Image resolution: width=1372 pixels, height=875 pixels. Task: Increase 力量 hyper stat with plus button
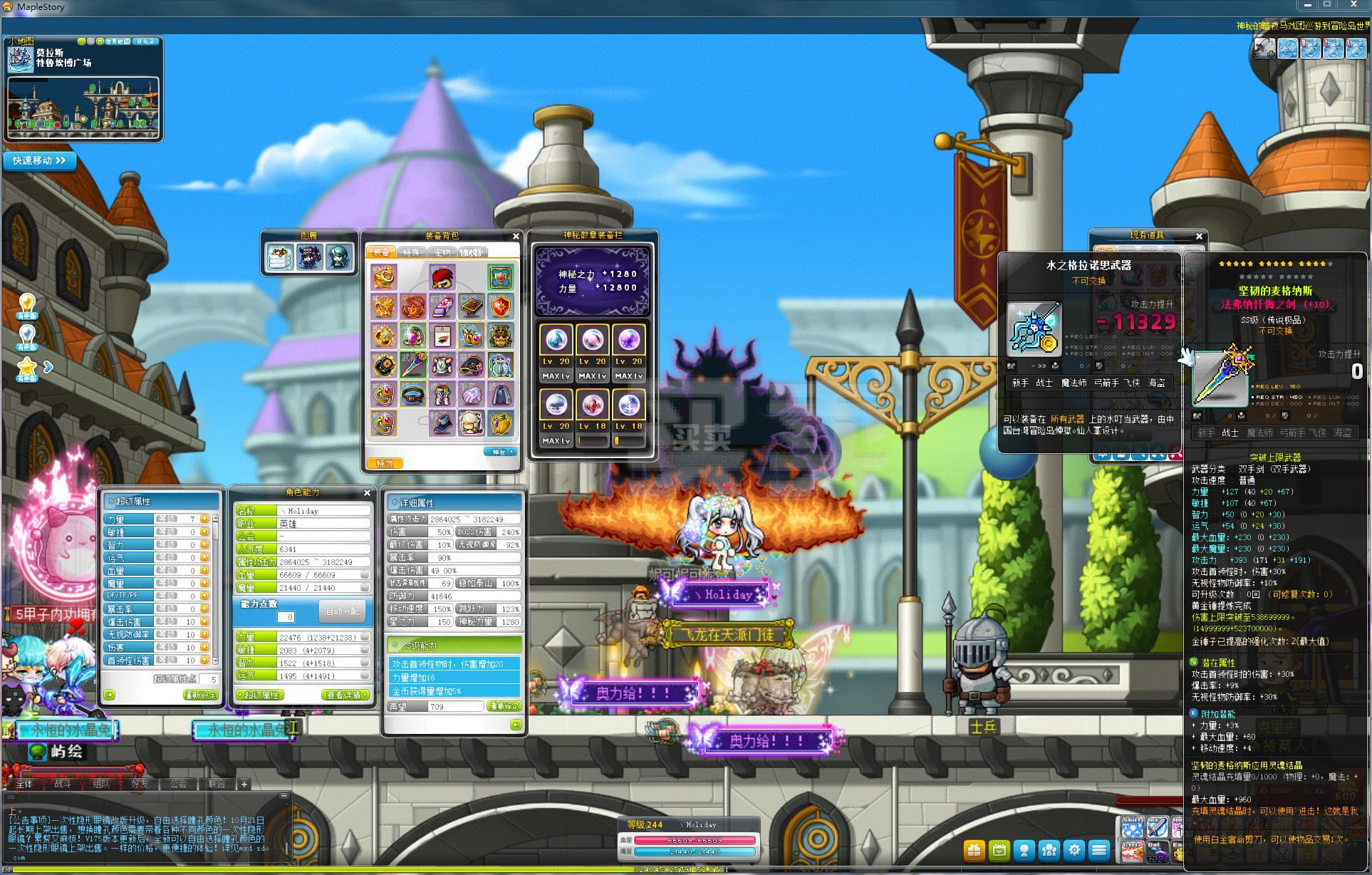coord(204,519)
